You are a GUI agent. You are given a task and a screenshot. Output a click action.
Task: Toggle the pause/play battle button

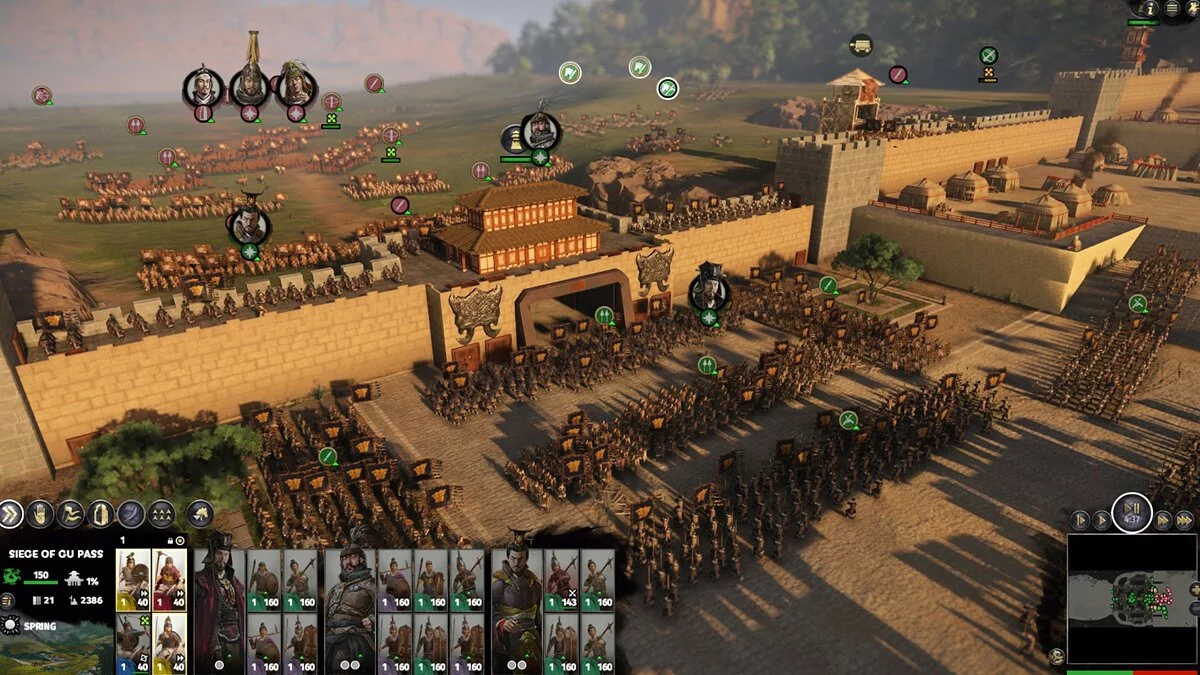pyautogui.click(x=1132, y=512)
